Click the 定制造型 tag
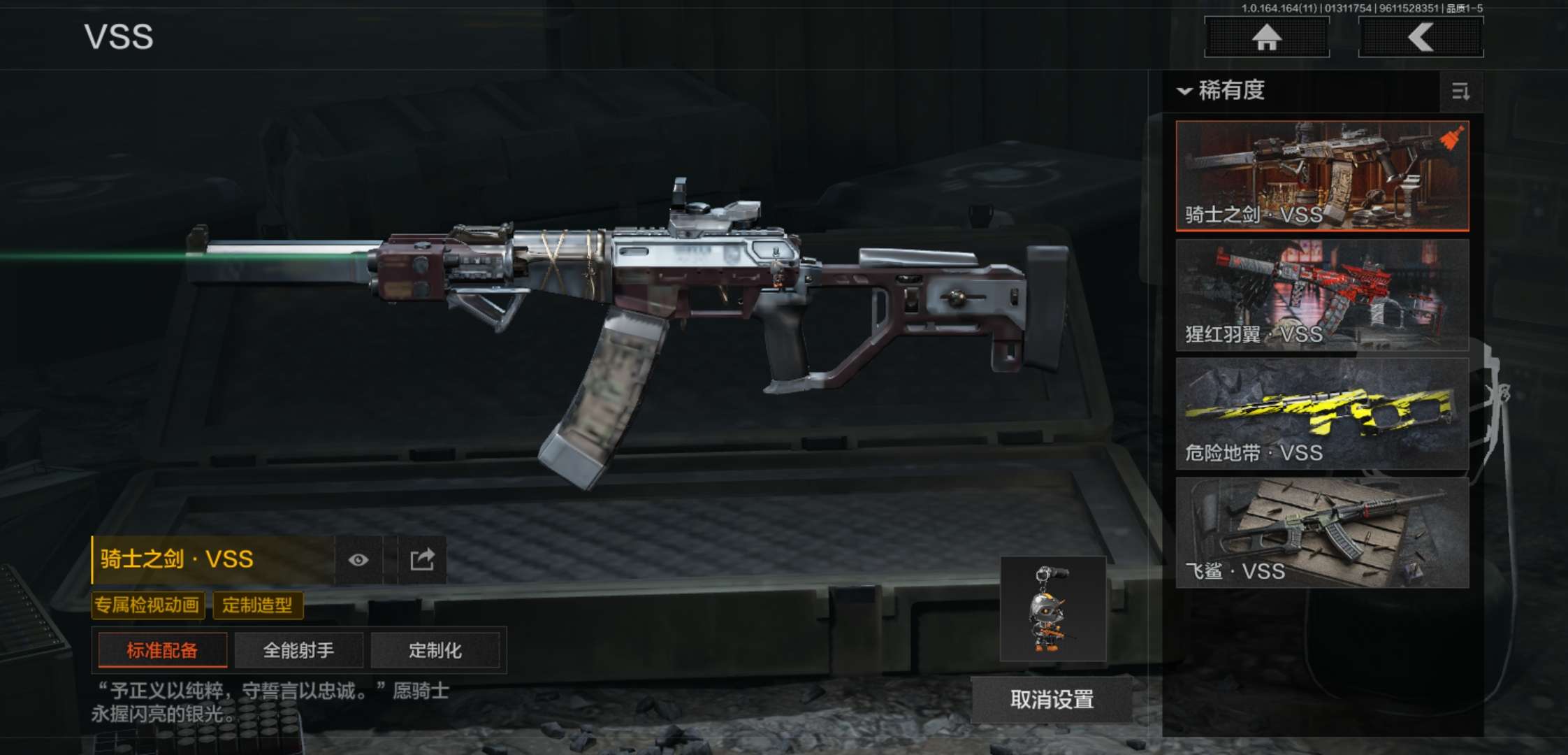1568x755 pixels. 257,605
